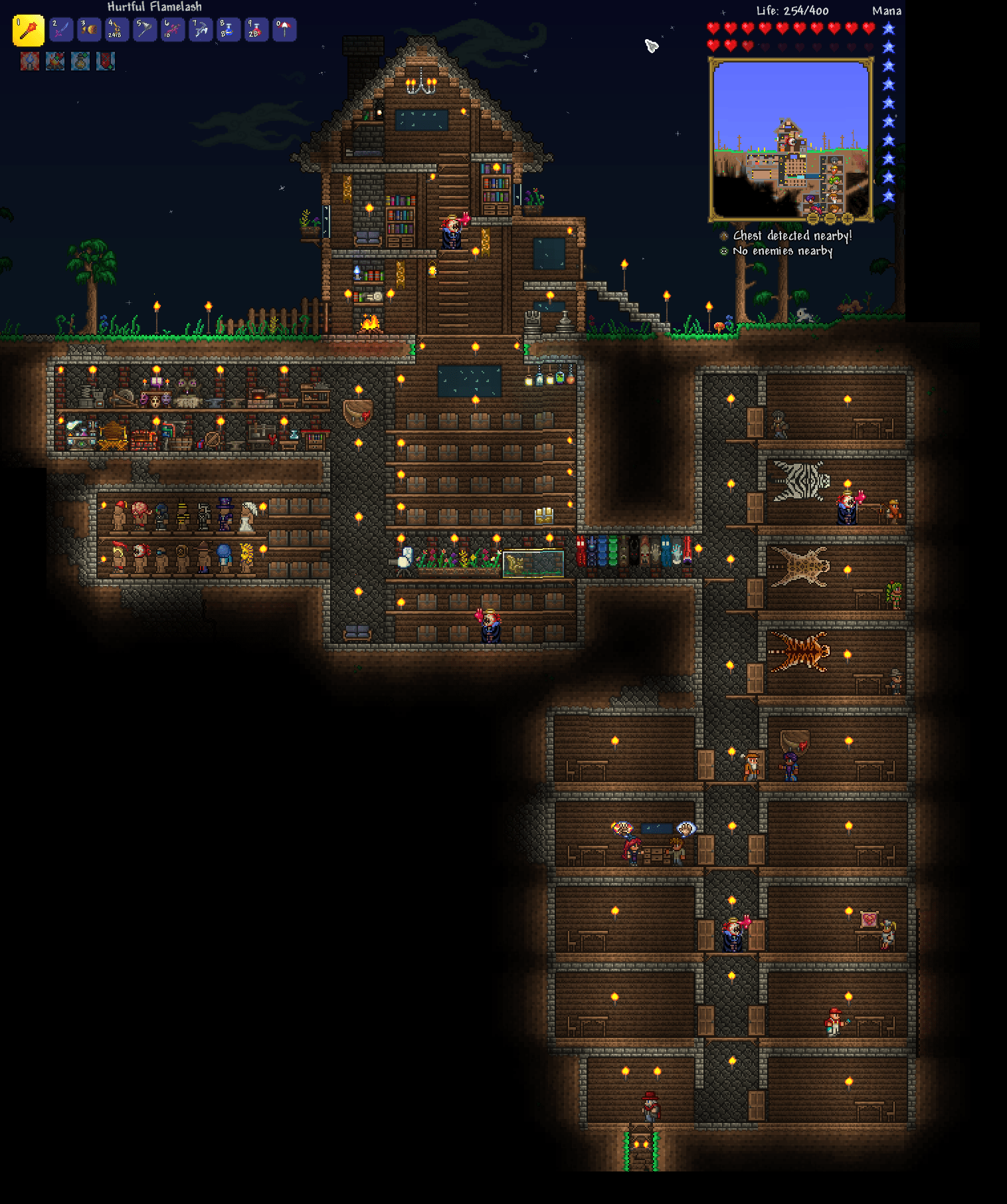Click the campfire regeneration buff icon

coord(56,62)
